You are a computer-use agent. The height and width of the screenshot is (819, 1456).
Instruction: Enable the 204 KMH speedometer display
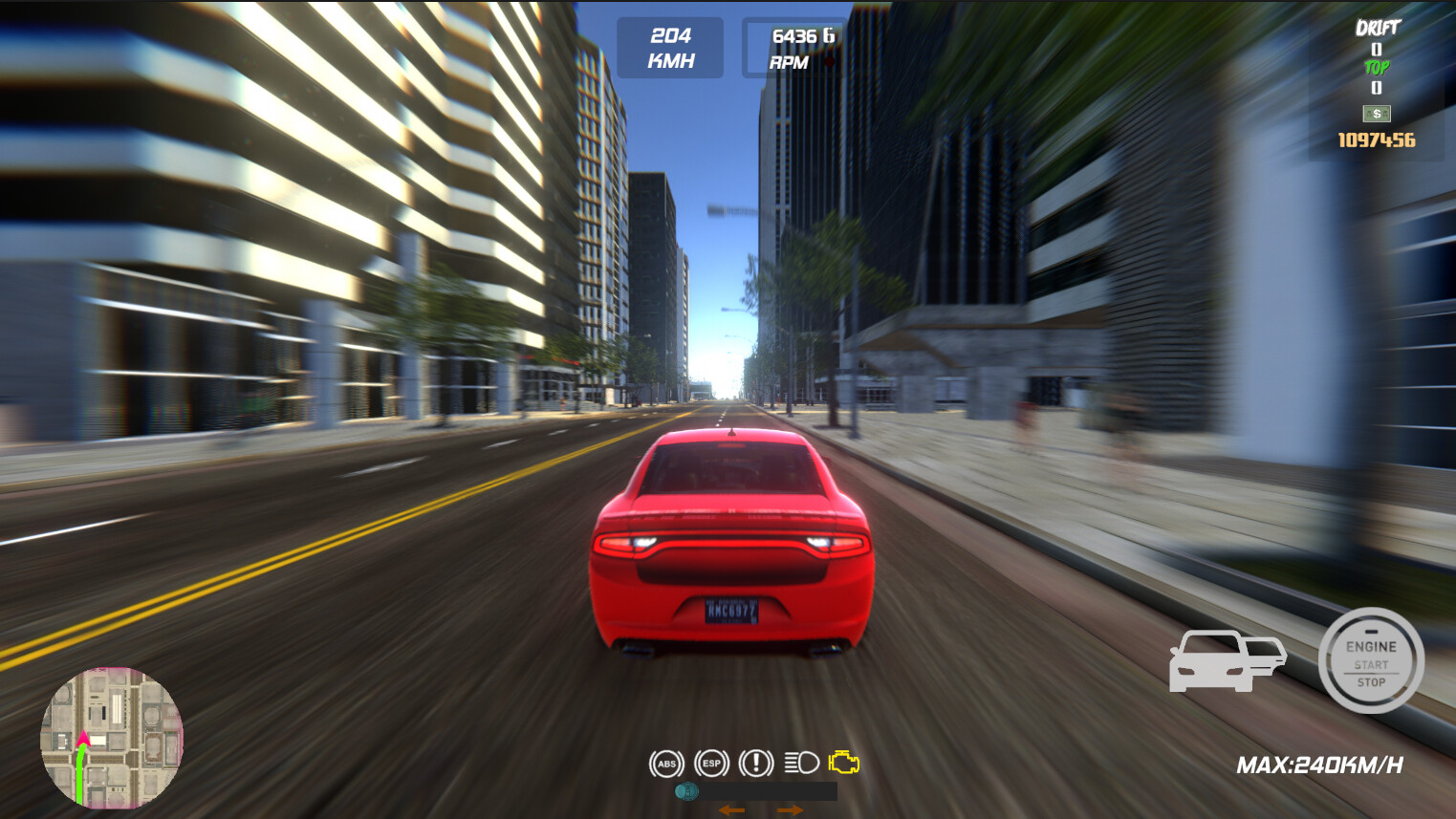pos(670,47)
